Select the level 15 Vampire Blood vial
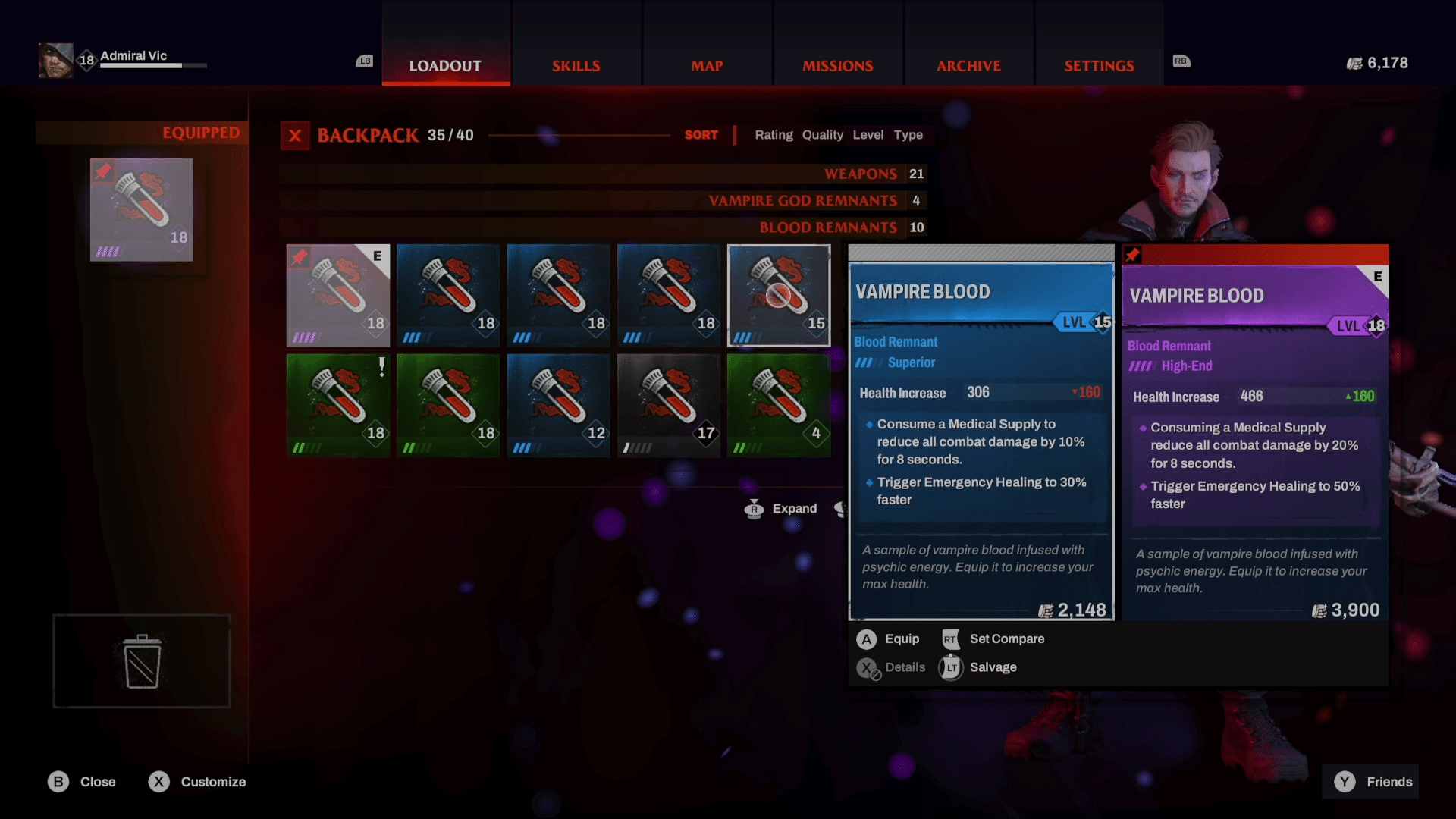Image resolution: width=1456 pixels, height=819 pixels. (x=779, y=295)
